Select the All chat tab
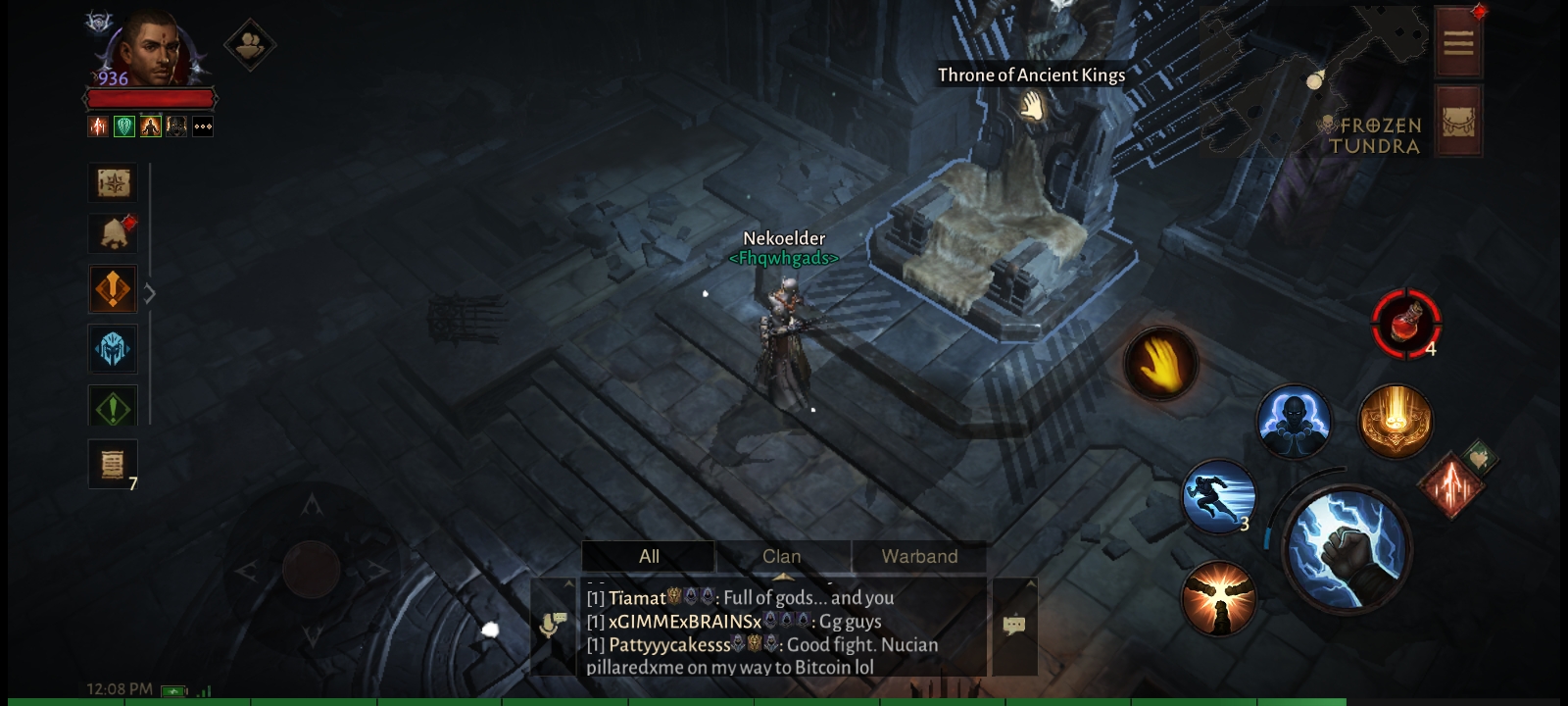Screen dimensions: 1568x706 tap(649, 556)
